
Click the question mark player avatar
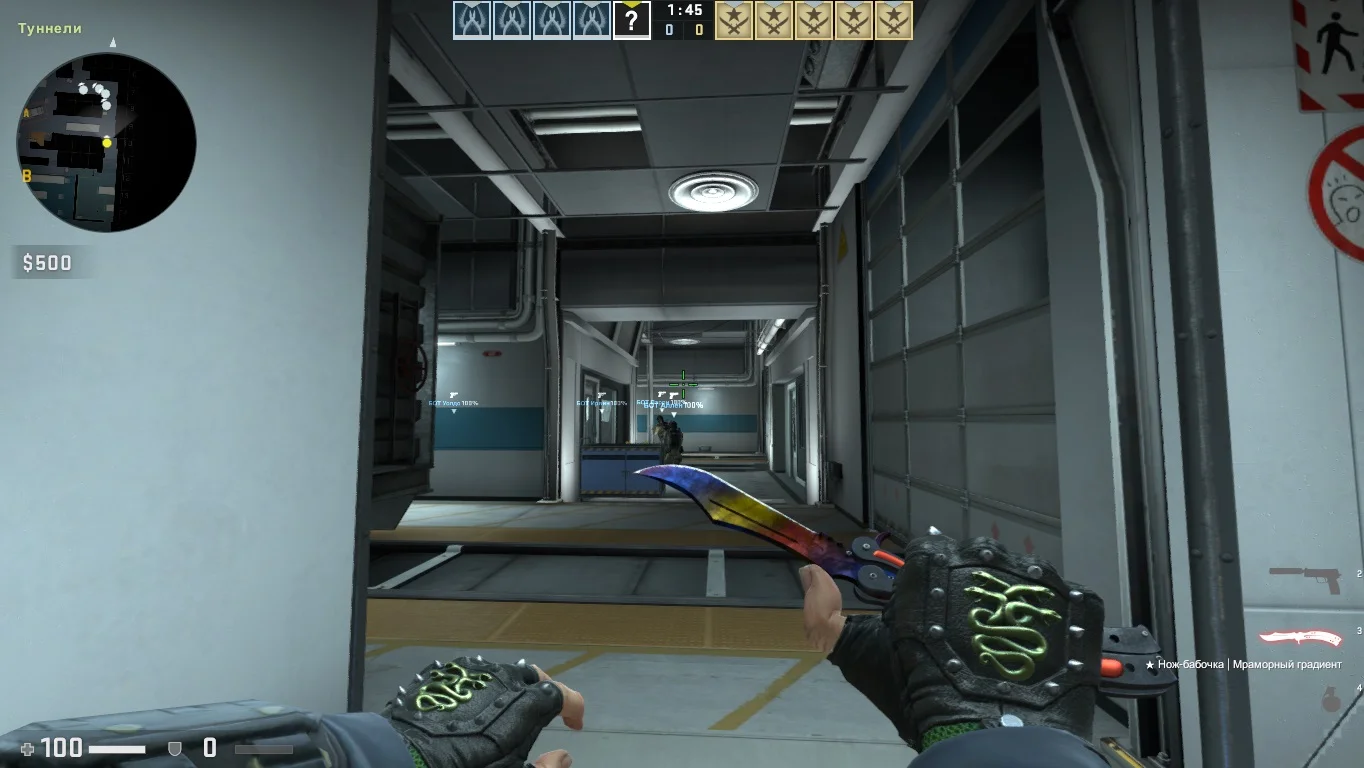point(632,20)
